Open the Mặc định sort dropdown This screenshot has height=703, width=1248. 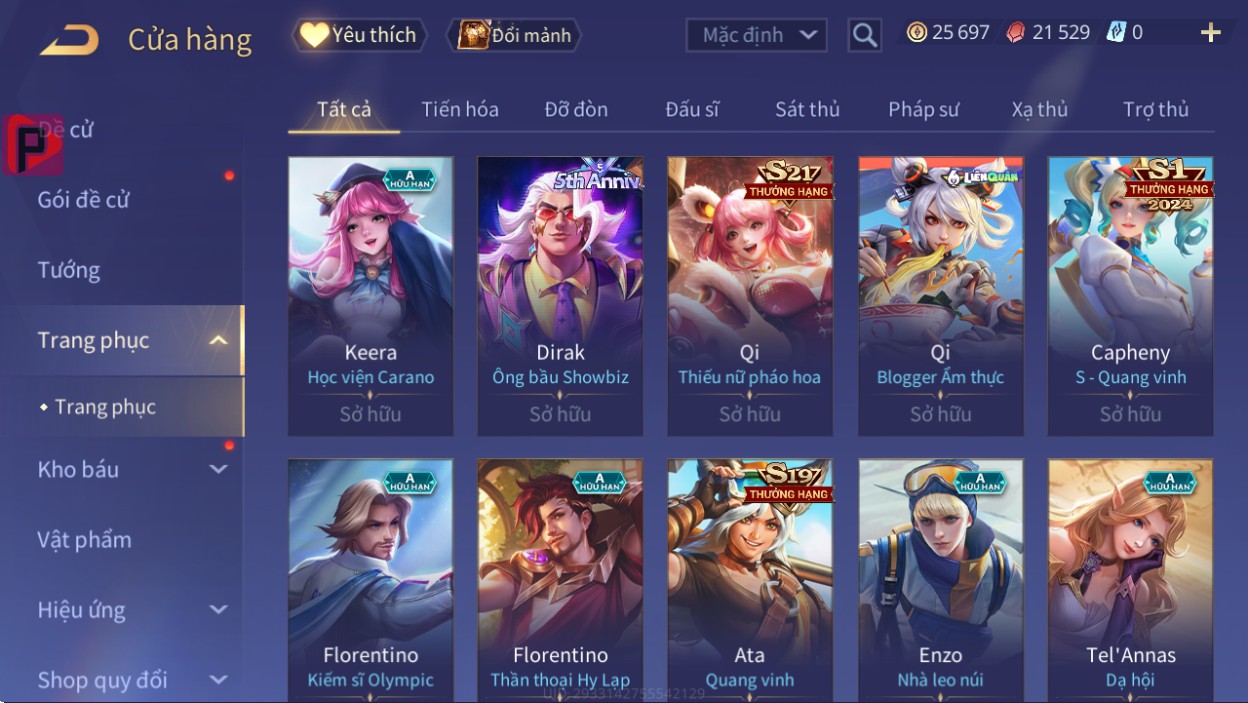pyautogui.click(x=756, y=35)
